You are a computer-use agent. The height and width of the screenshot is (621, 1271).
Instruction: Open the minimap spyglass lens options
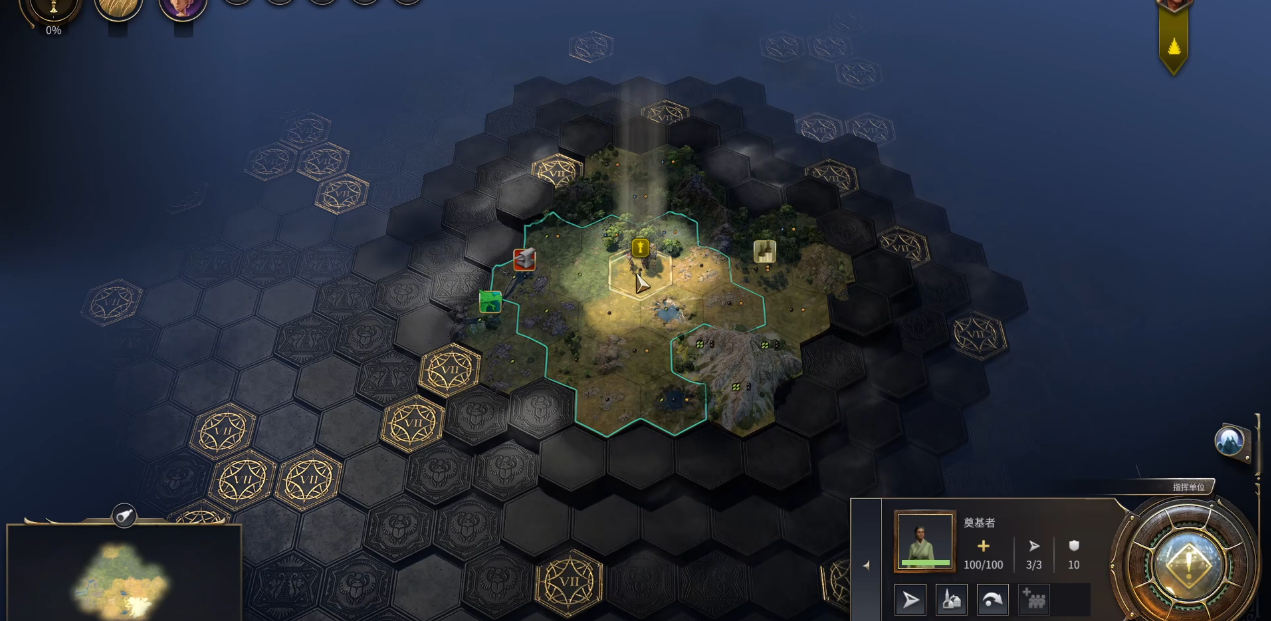point(124,515)
